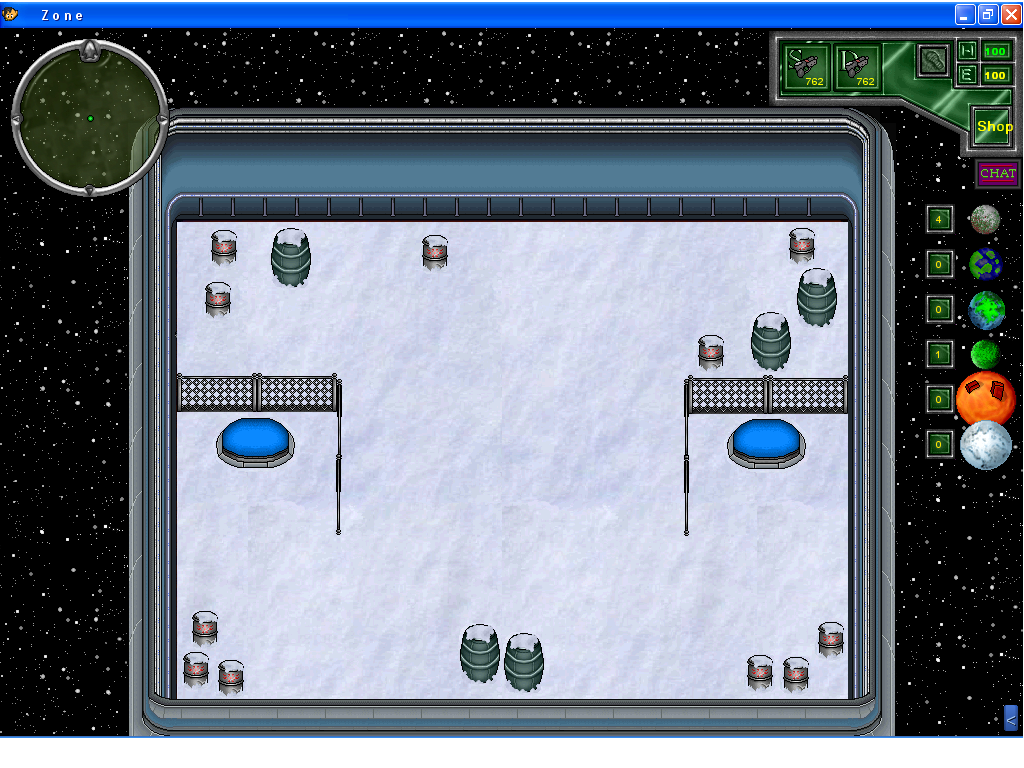Select the bright green and light-blue planet
This screenshot has width=1024, height=768.
pos(986,310)
